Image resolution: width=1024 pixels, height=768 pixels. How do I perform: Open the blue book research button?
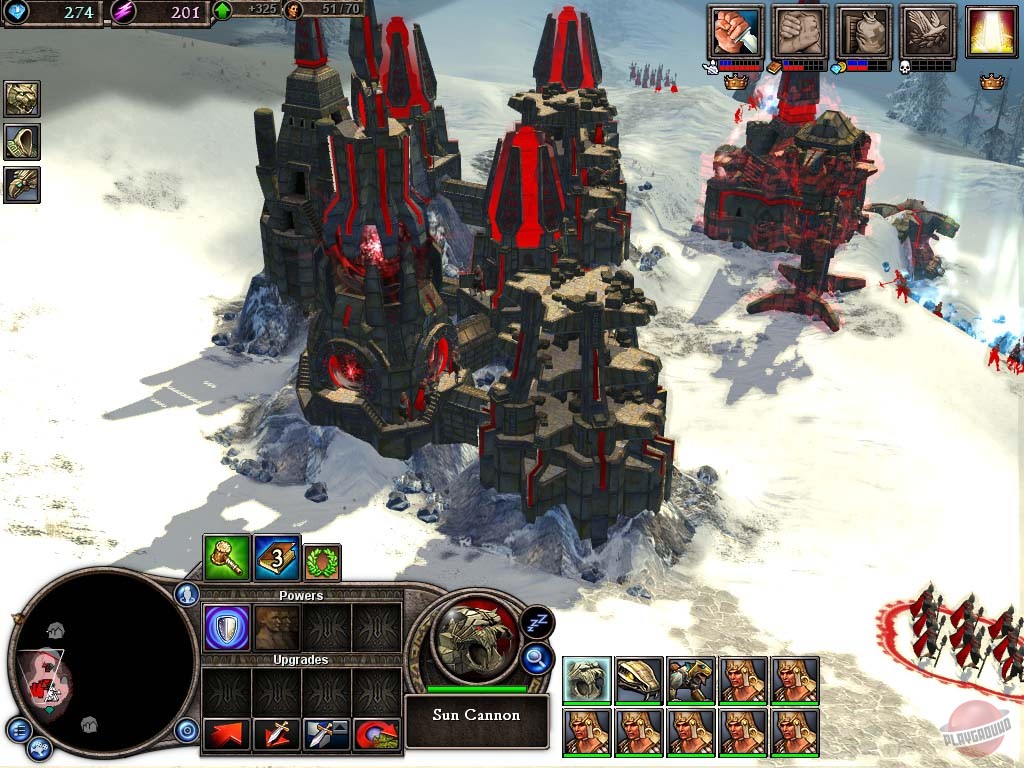tap(277, 559)
